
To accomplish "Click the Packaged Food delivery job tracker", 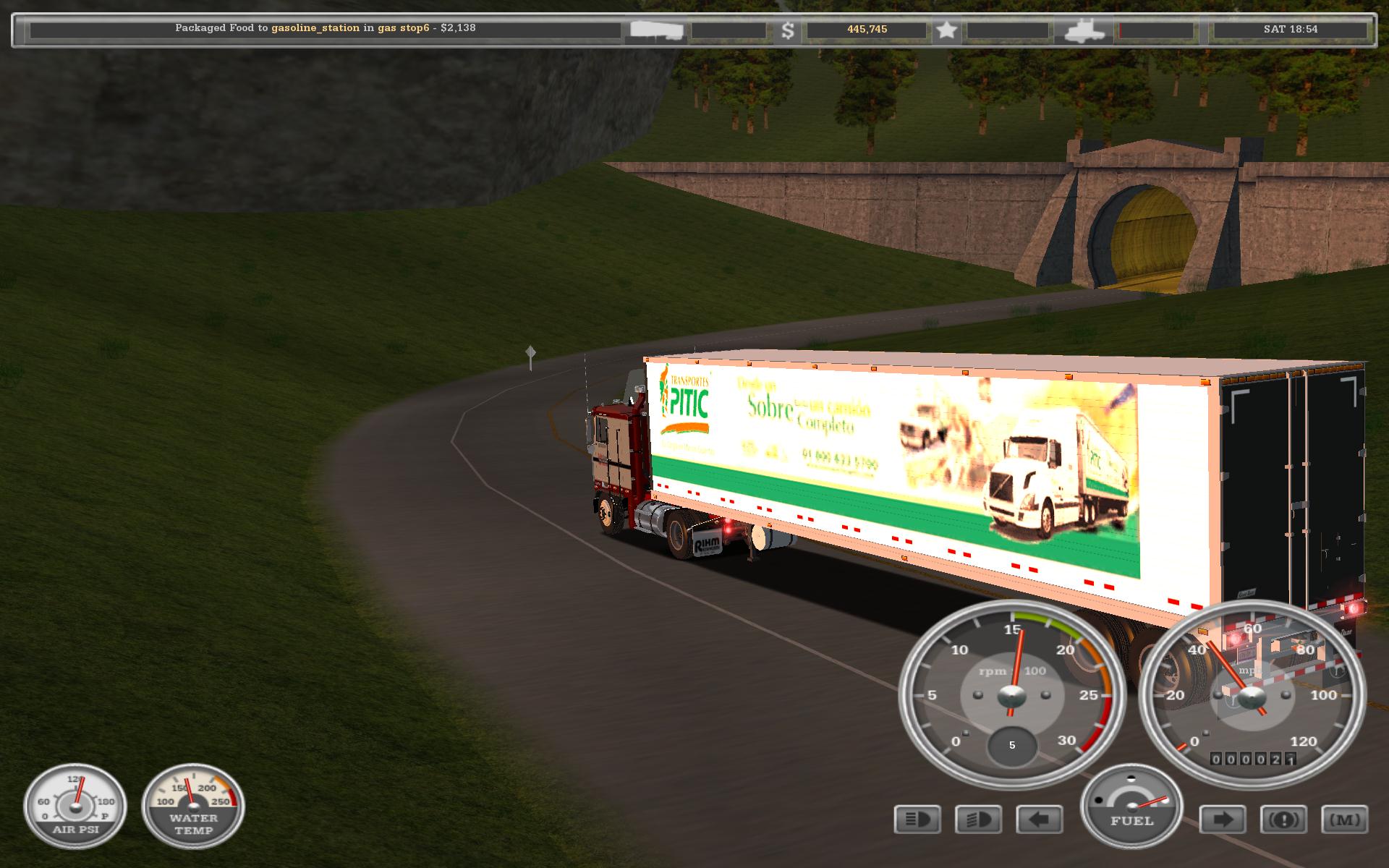I will pyautogui.click(x=325, y=29).
